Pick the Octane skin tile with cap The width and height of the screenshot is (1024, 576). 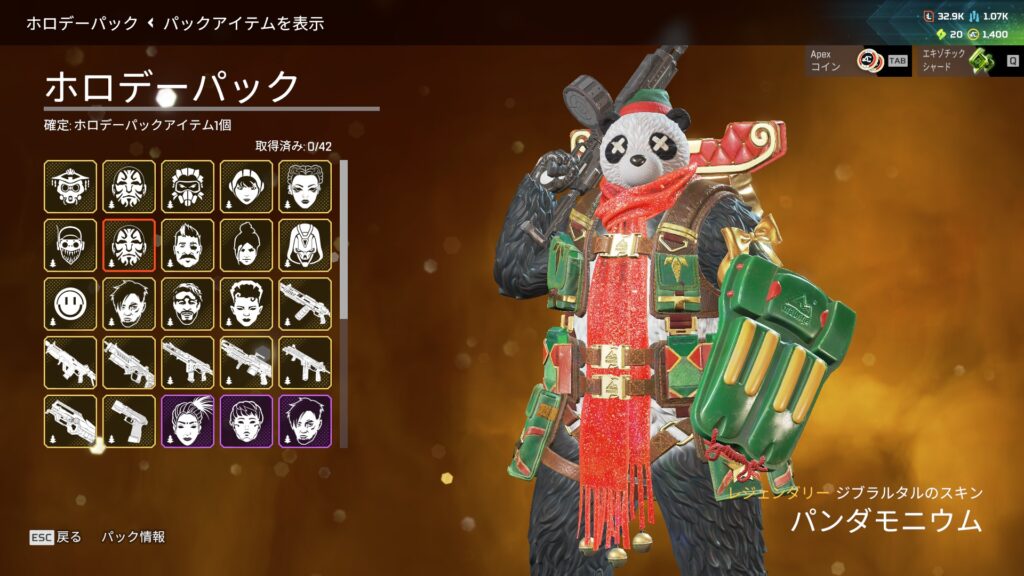tap(70, 246)
